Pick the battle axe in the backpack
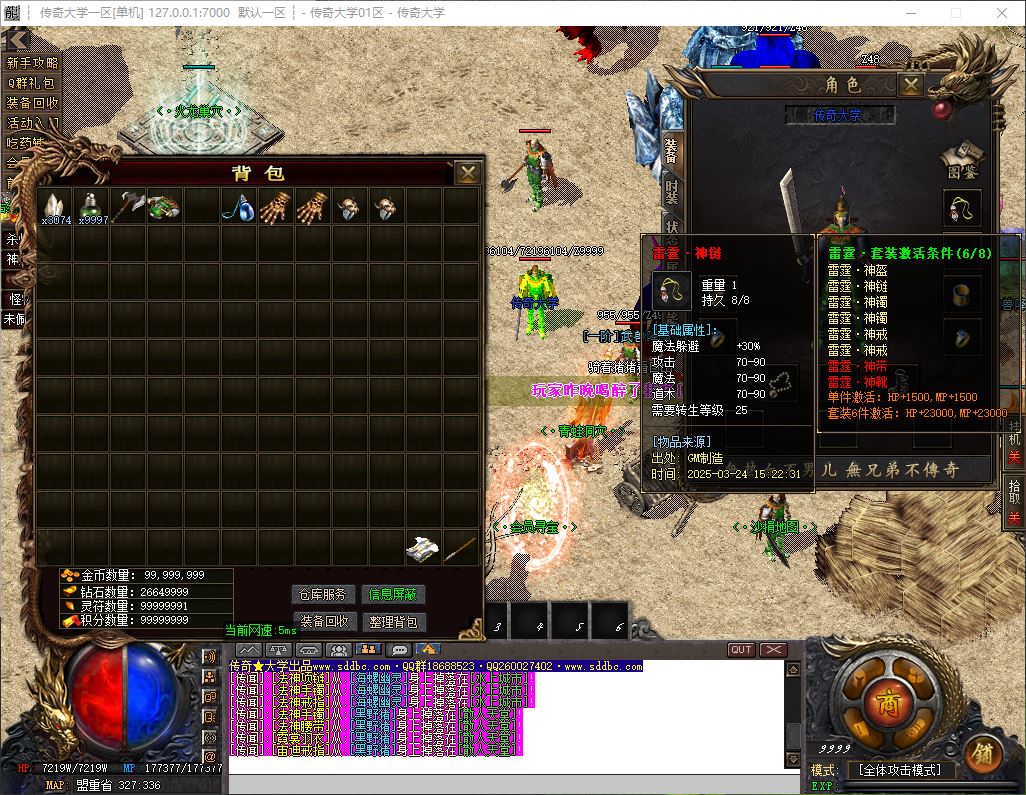The image size is (1026, 795). [129, 206]
